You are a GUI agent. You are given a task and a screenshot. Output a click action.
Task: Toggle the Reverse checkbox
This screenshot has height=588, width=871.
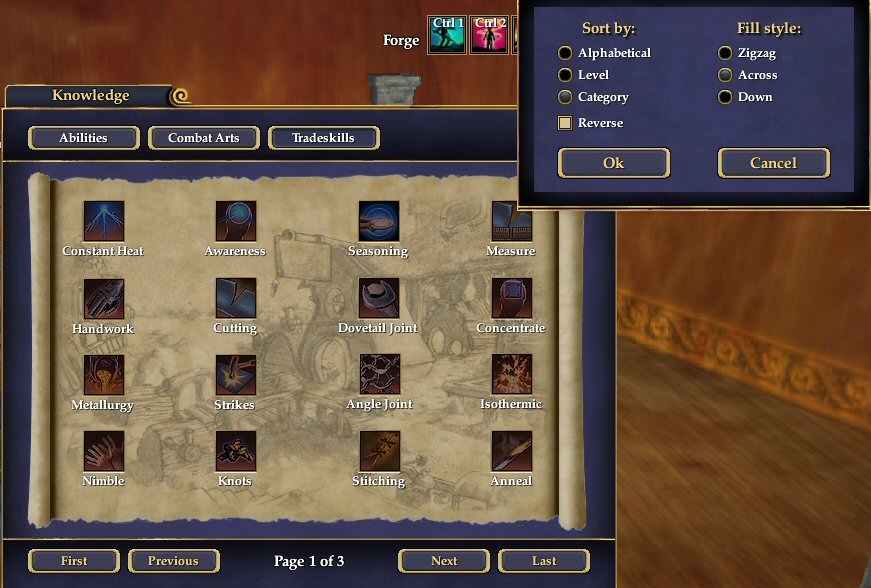pyautogui.click(x=566, y=123)
